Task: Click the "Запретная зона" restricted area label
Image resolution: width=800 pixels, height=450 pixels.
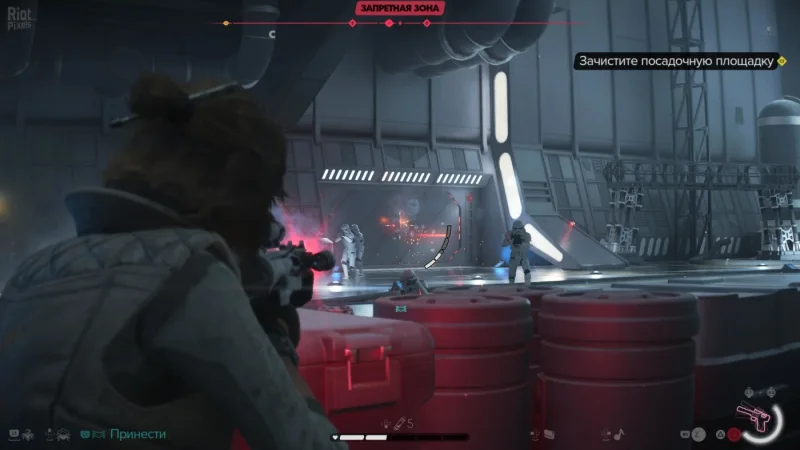Action: pyautogui.click(x=399, y=8)
